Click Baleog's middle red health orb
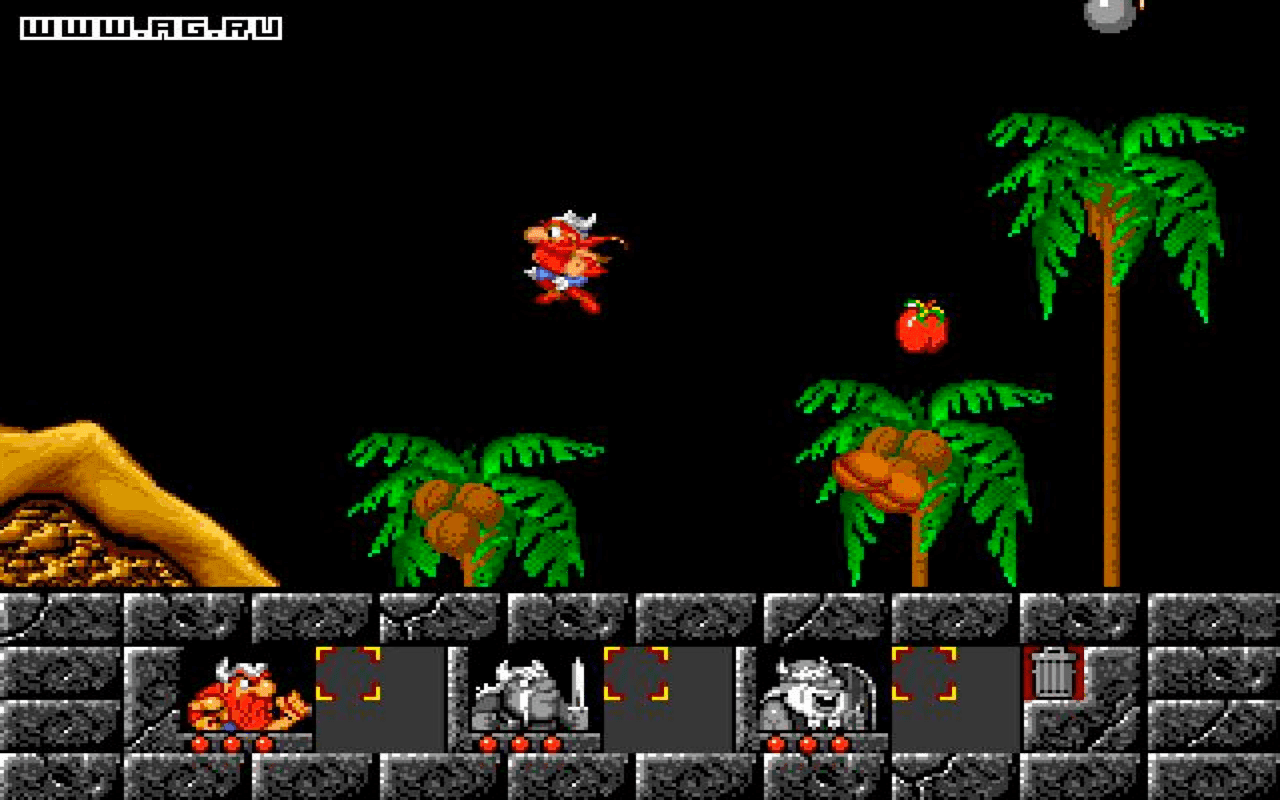The image size is (1280, 800). point(520,742)
